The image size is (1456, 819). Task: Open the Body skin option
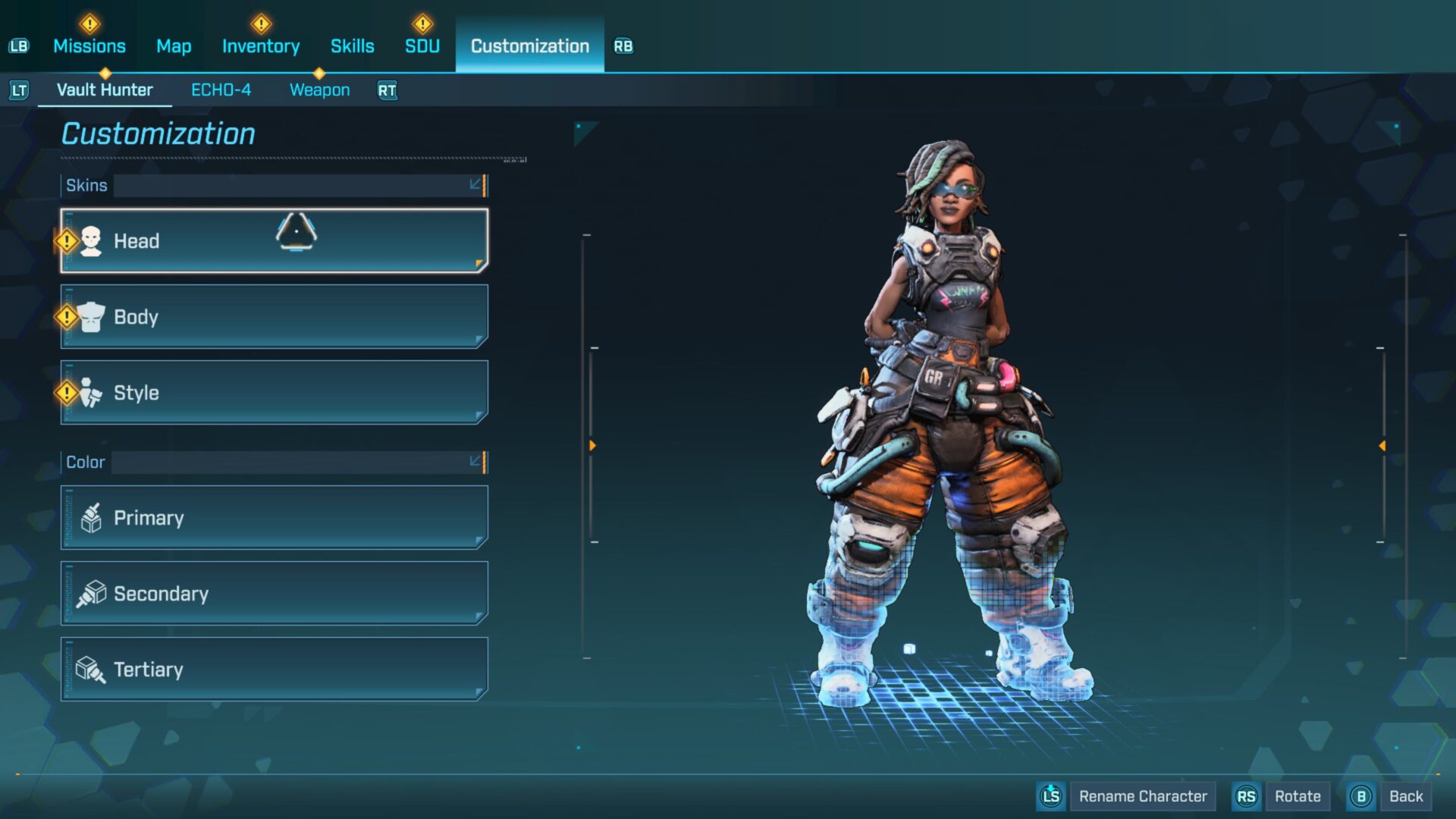click(x=274, y=317)
